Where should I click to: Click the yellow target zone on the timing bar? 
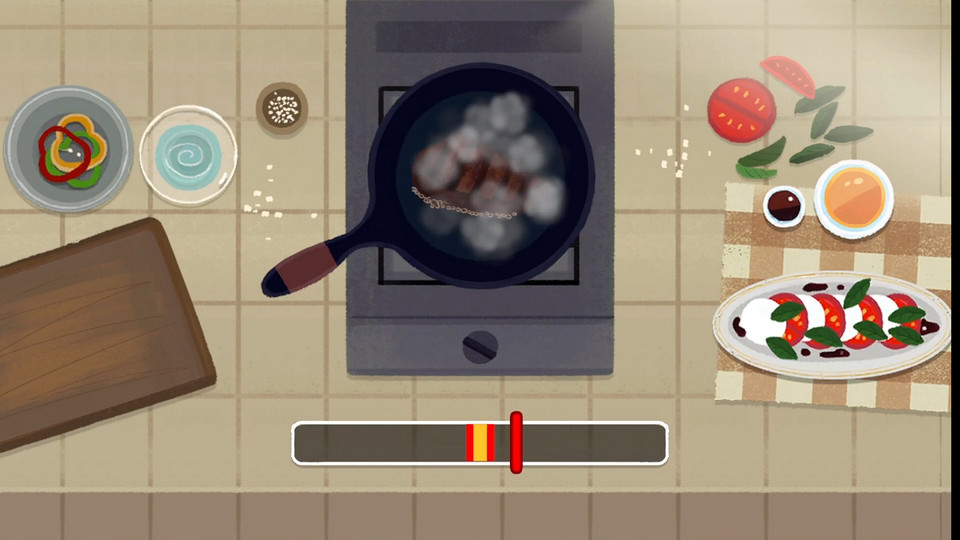480,443
